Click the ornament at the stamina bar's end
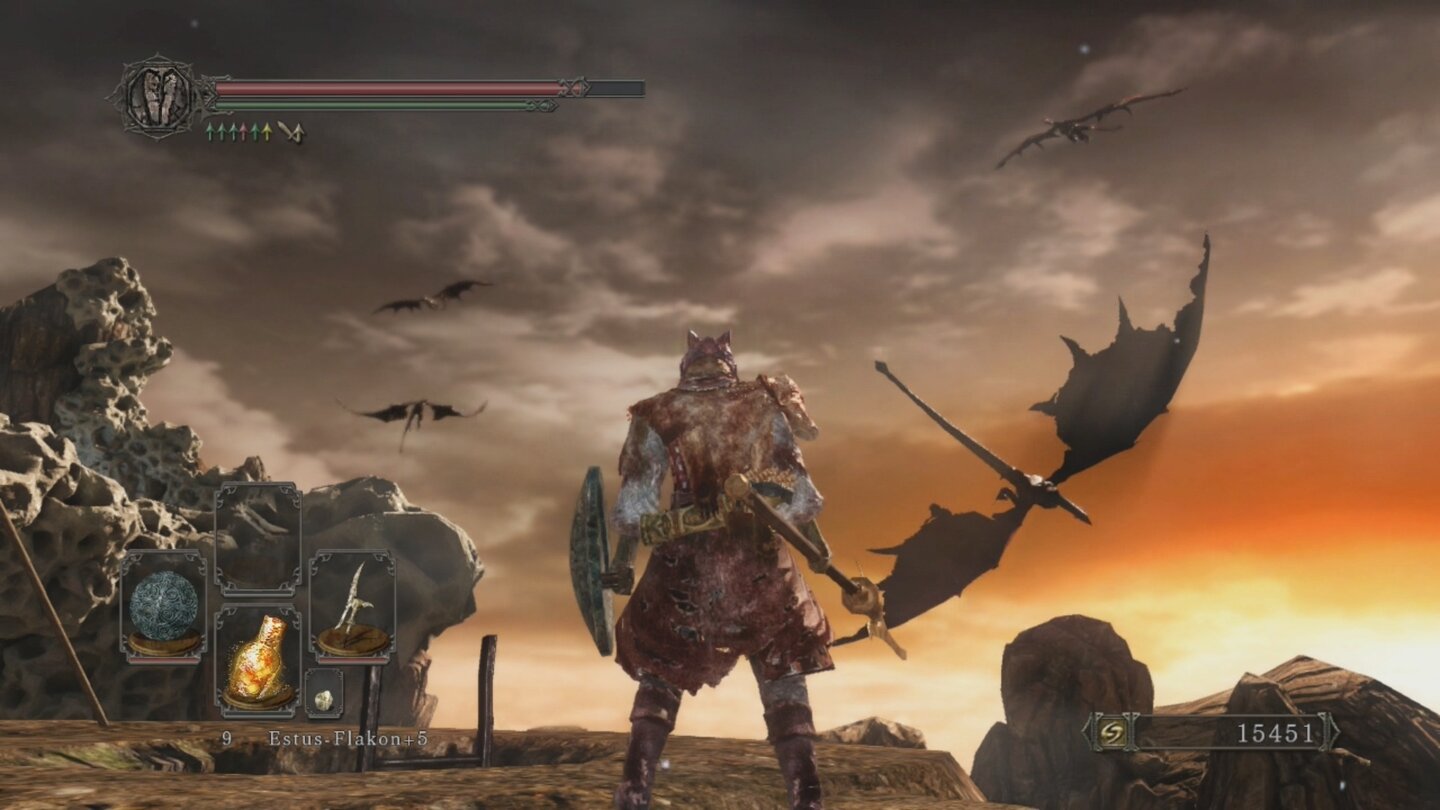This screenshot has height=810, width=1440. tap(543, 103)
